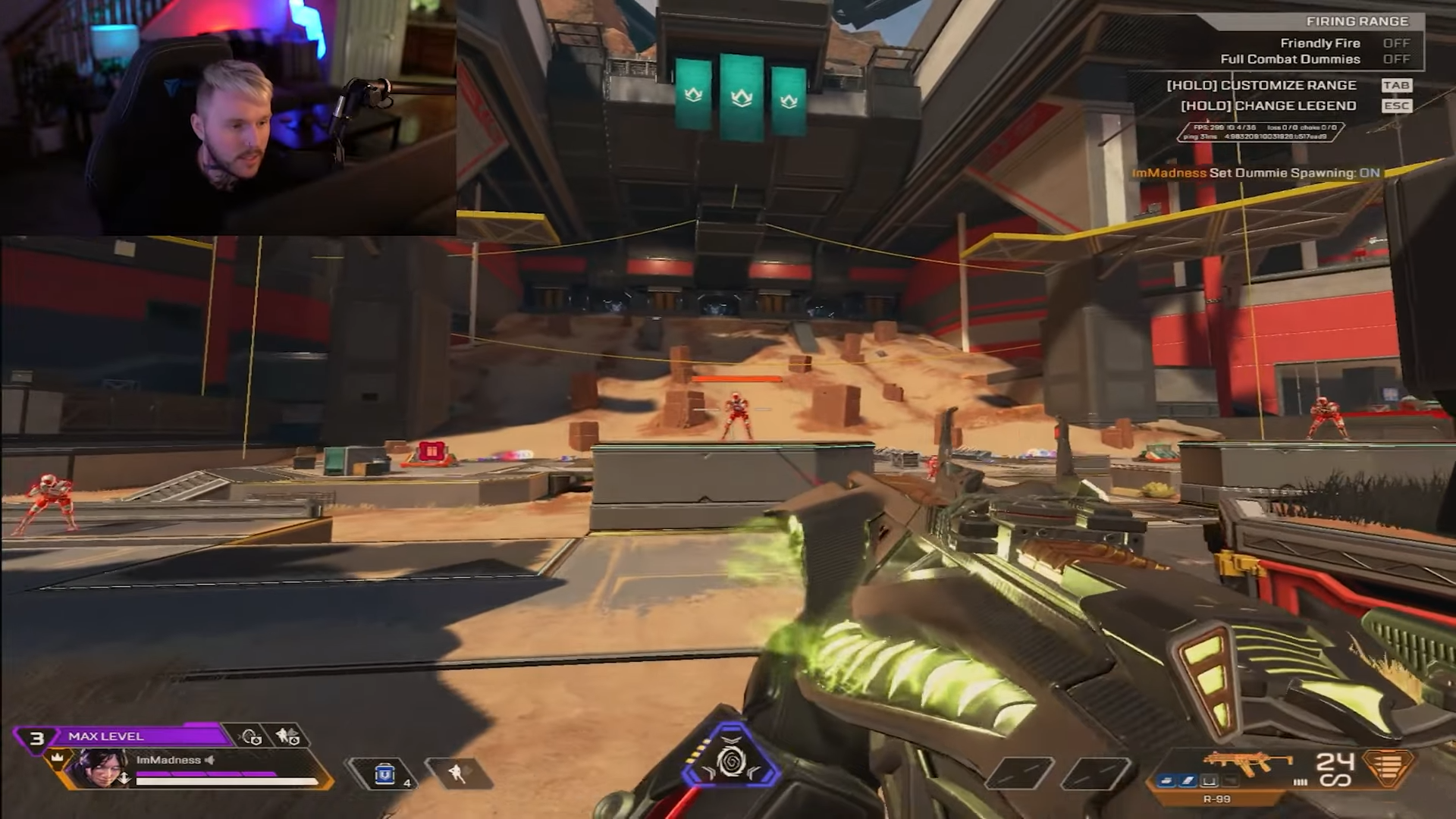The image size is (1456, 819).
Task: Use the shield cell item slot
Action: click(385, 774)
